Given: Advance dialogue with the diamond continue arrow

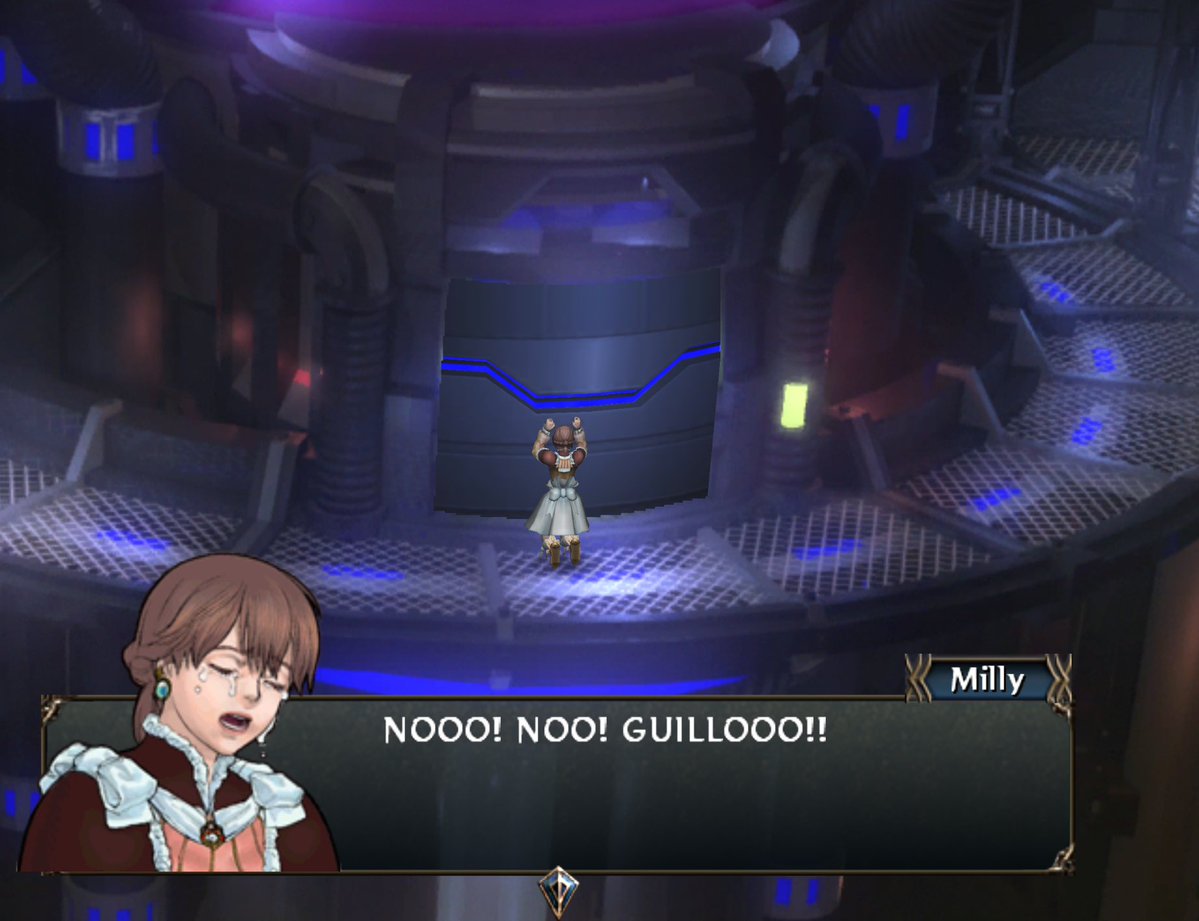Looking at the screenshot, I should 556,886.
